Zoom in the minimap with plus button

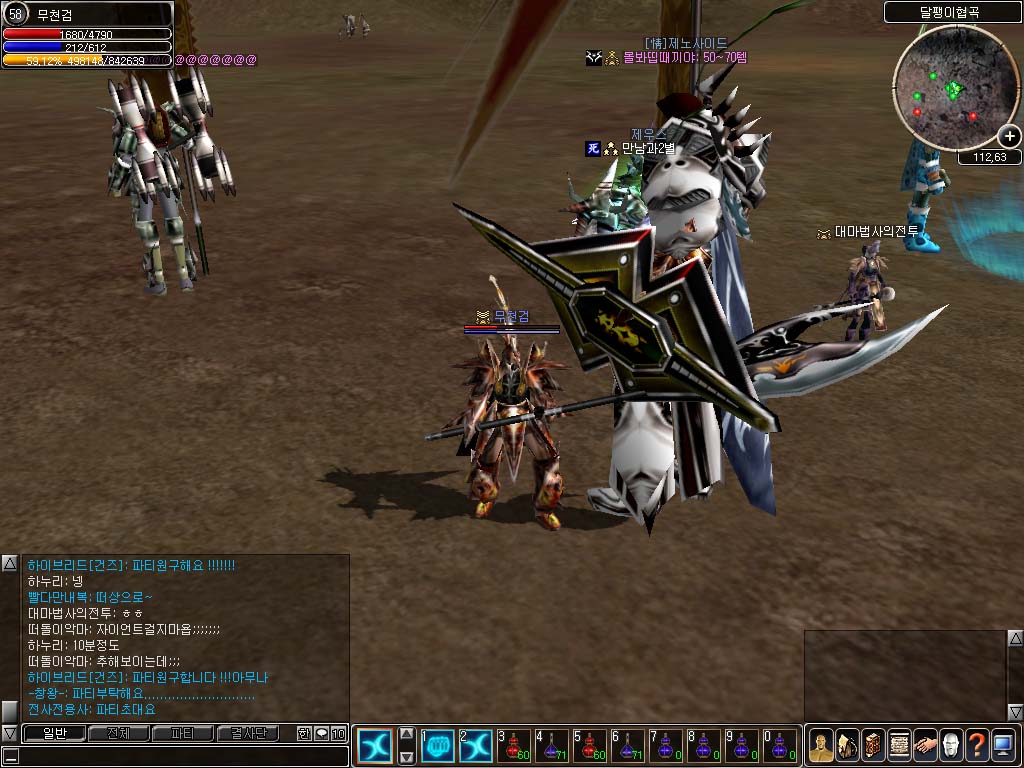1009,137
